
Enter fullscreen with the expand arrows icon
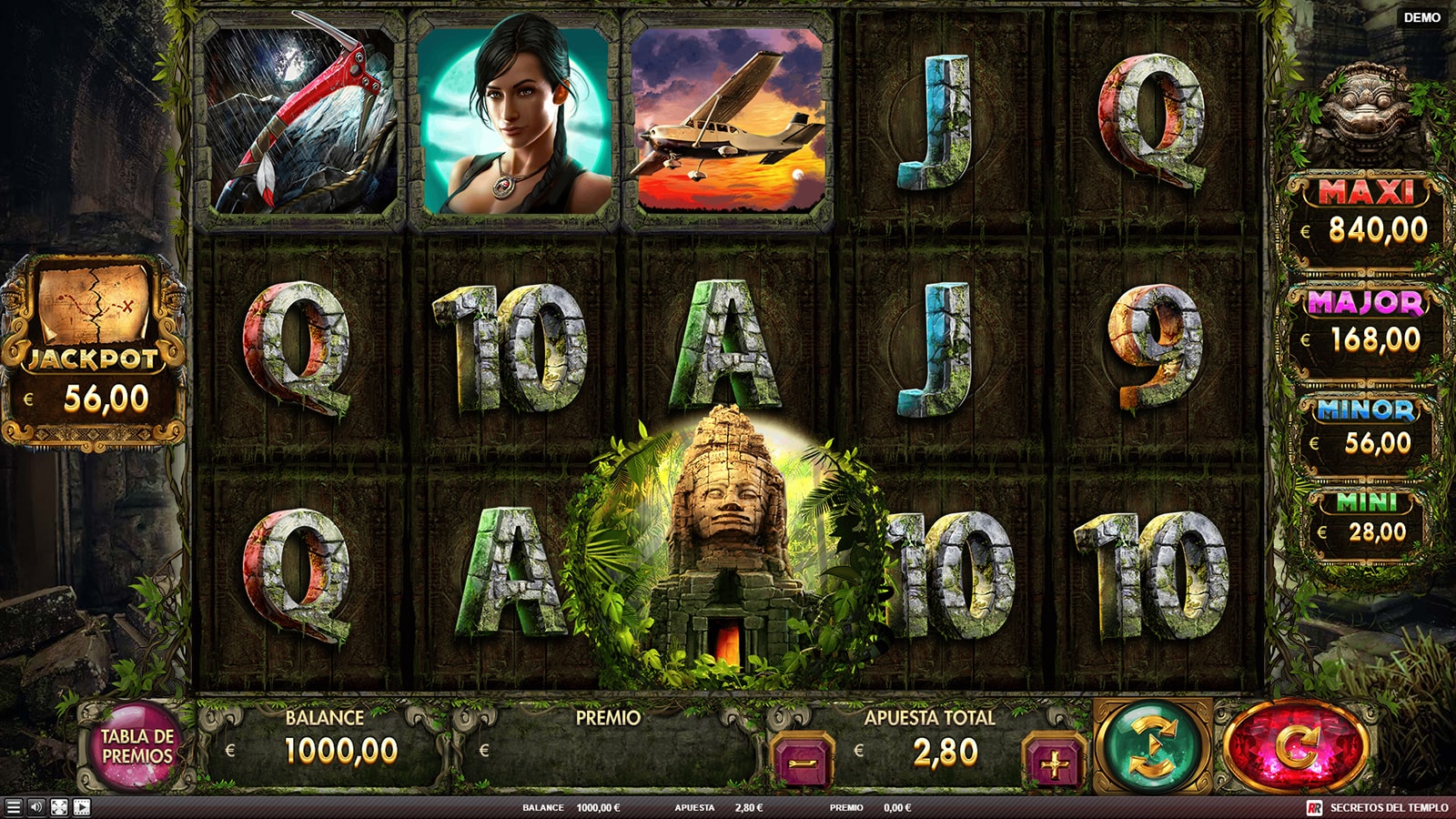(59, 807)
